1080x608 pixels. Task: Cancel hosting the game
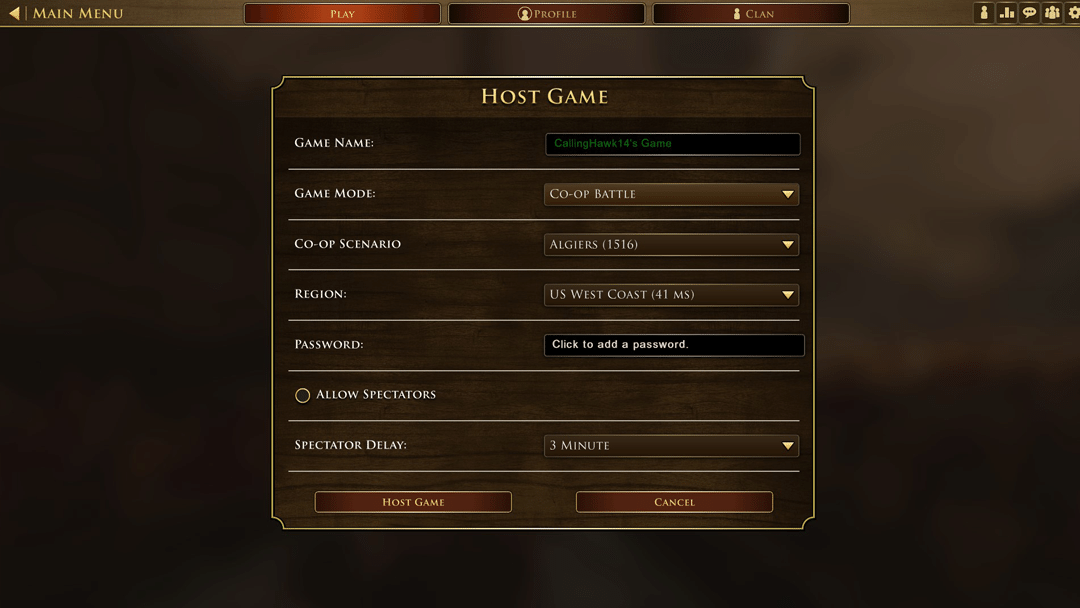(674, 502)
